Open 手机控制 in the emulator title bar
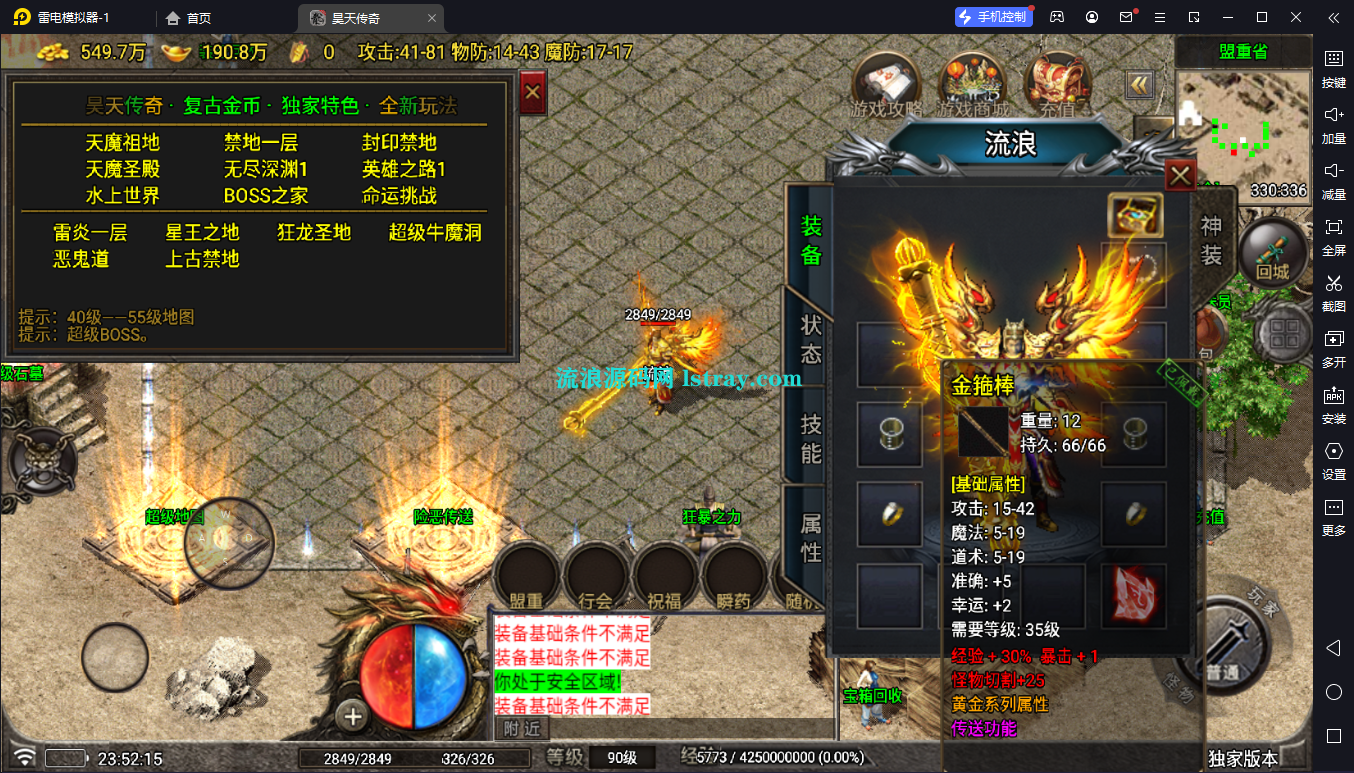 pyautogui.click(x=993, y=17)
